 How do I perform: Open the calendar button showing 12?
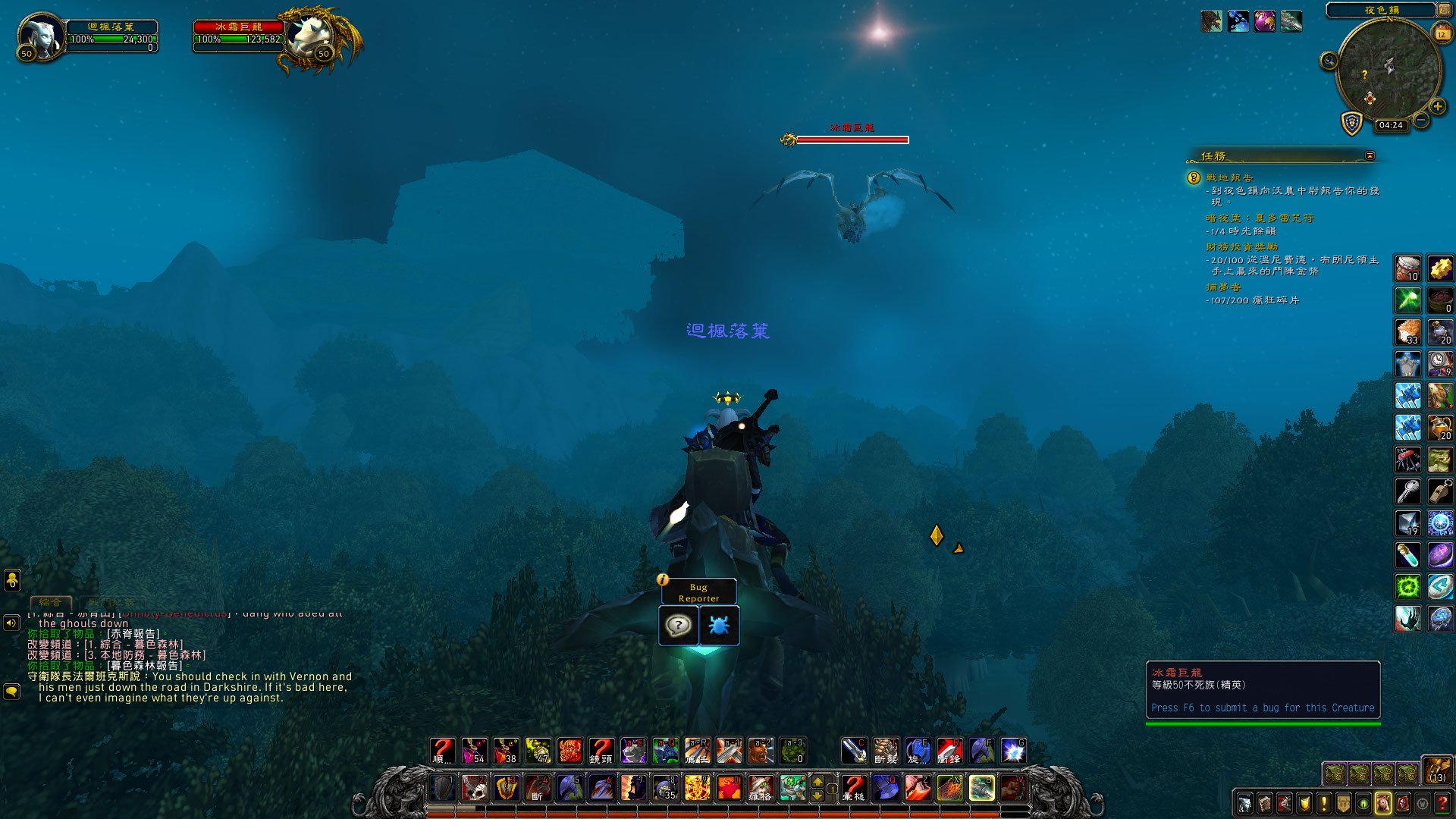click(1442, 33)
